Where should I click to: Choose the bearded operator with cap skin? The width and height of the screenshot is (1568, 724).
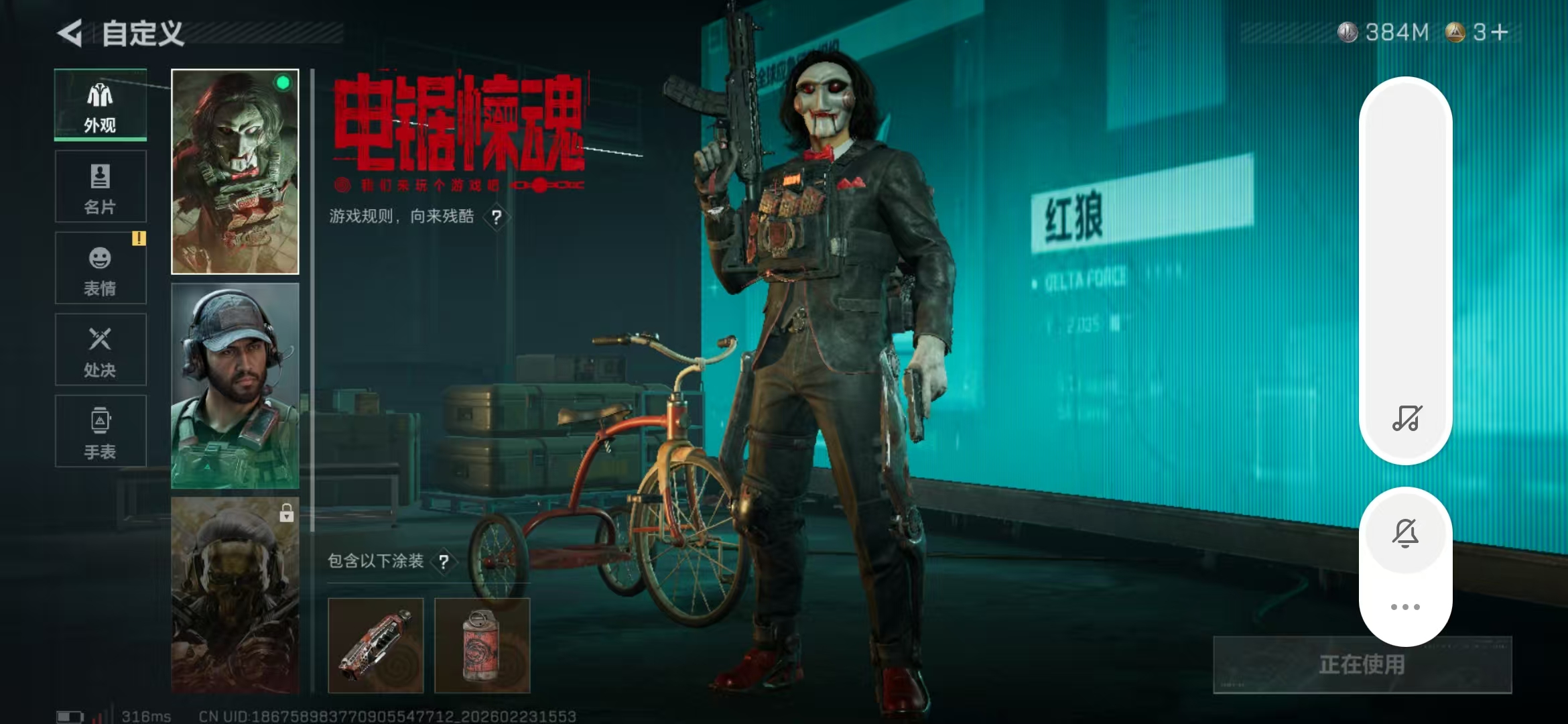coord(235,385)
